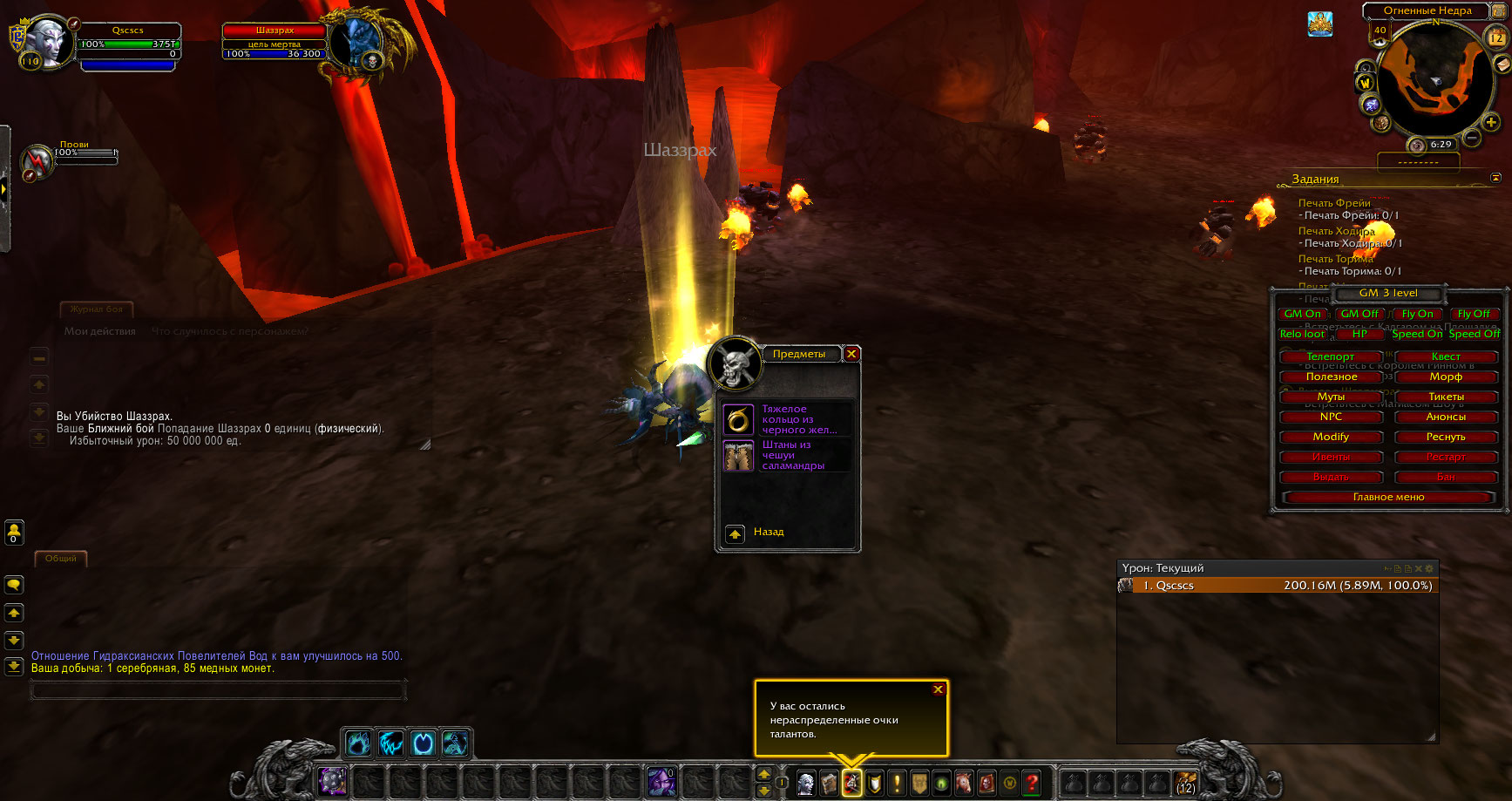Dismiss the unspent talent points tooltip
Image resolution: width=1512 pixels, height=801 pixels.
[938, 689]
